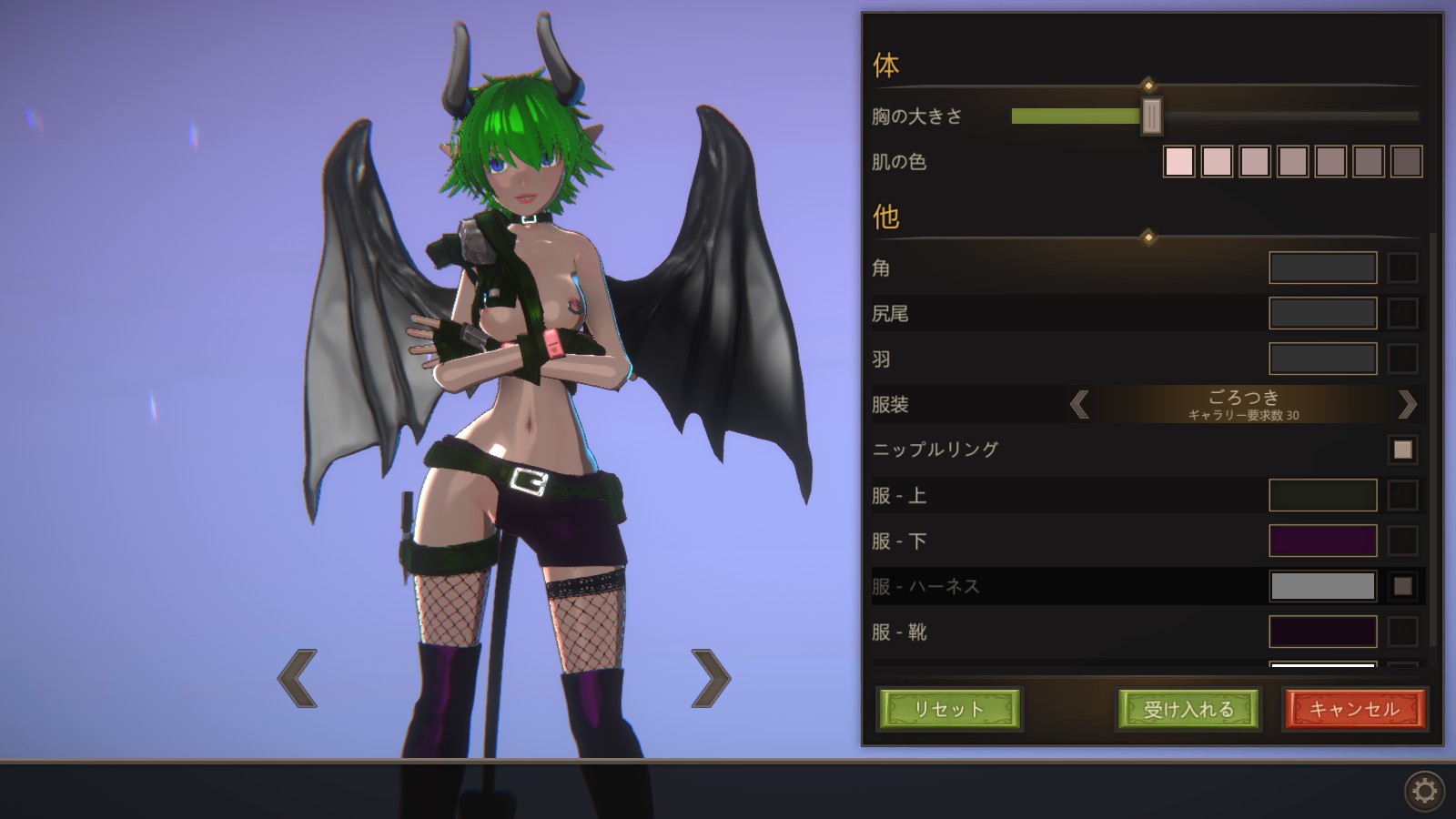Screen dimensions: 1456x819
Task: Toggle the 角 horn checkbox
Action: (1402, 268)
